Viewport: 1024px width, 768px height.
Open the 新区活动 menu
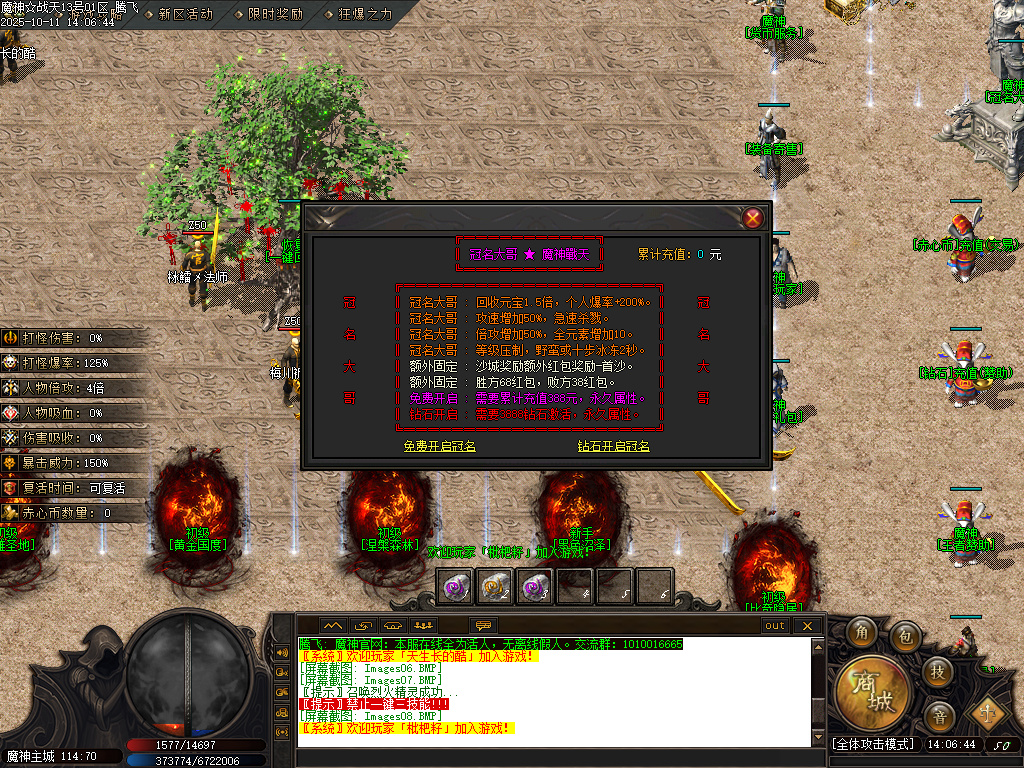[x=185, y=14]
